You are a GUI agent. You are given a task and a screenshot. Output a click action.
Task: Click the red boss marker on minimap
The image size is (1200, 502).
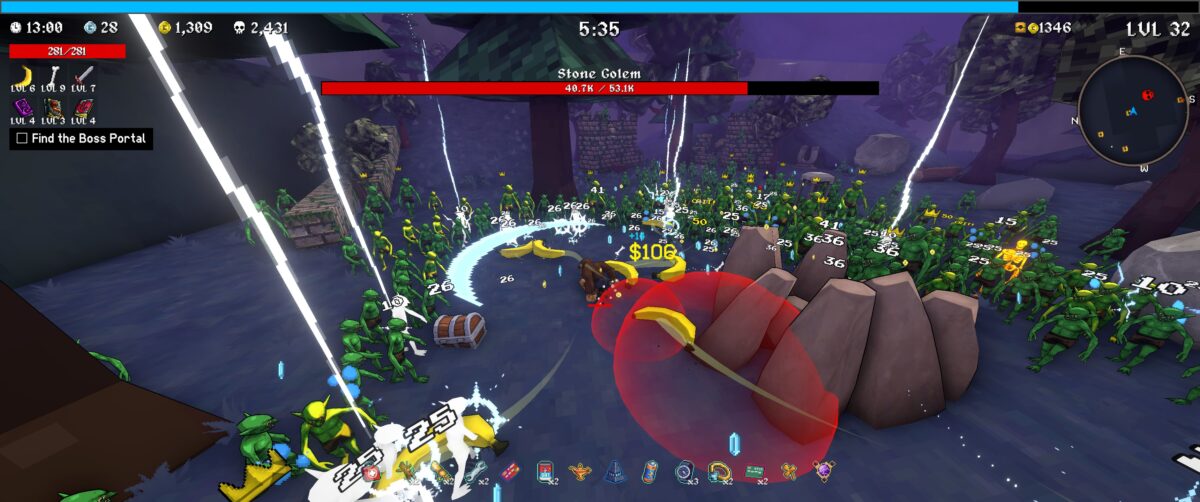1147,95
